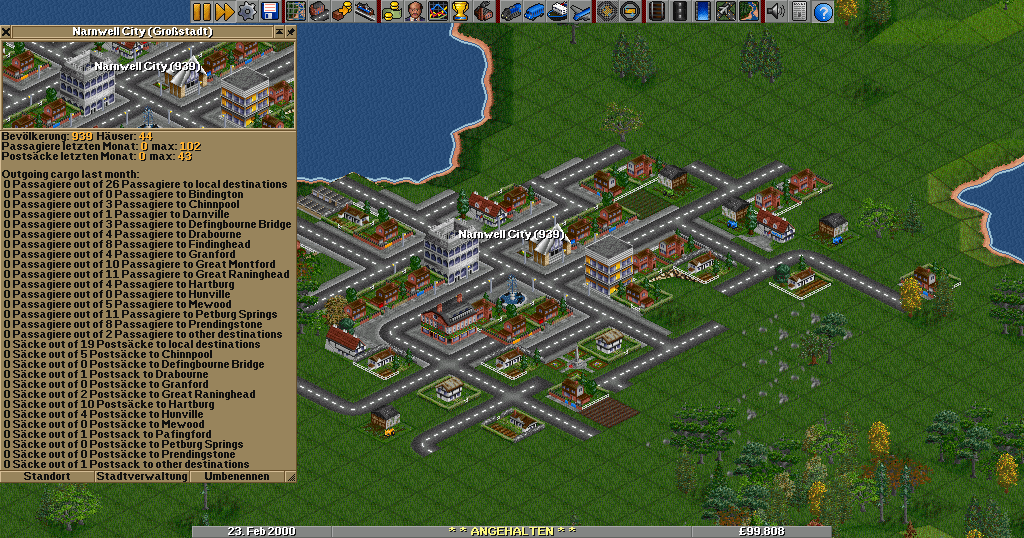This screenshot has height=538, width=1024.
Task: Open the company manager face menu
Action: 413,12
